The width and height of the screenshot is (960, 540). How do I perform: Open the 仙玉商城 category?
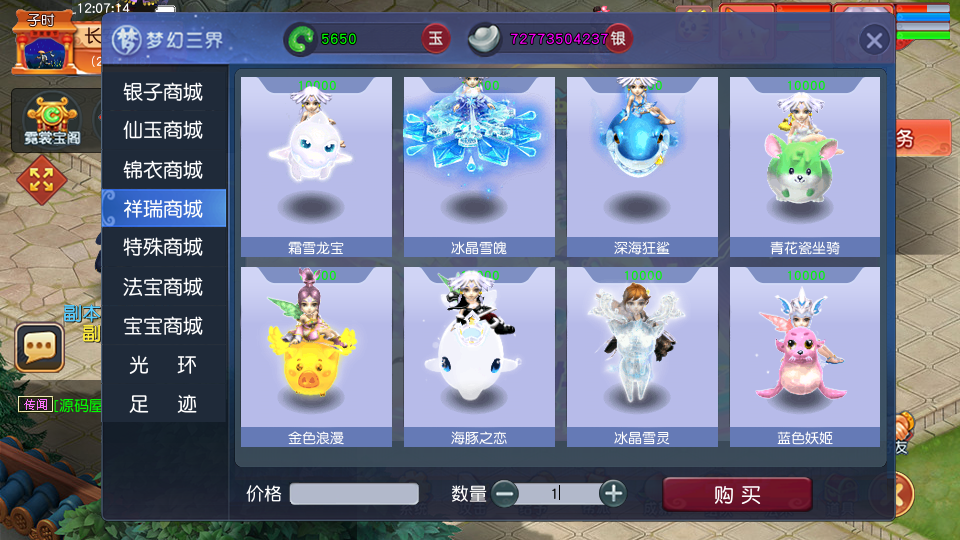pos(163,131)
